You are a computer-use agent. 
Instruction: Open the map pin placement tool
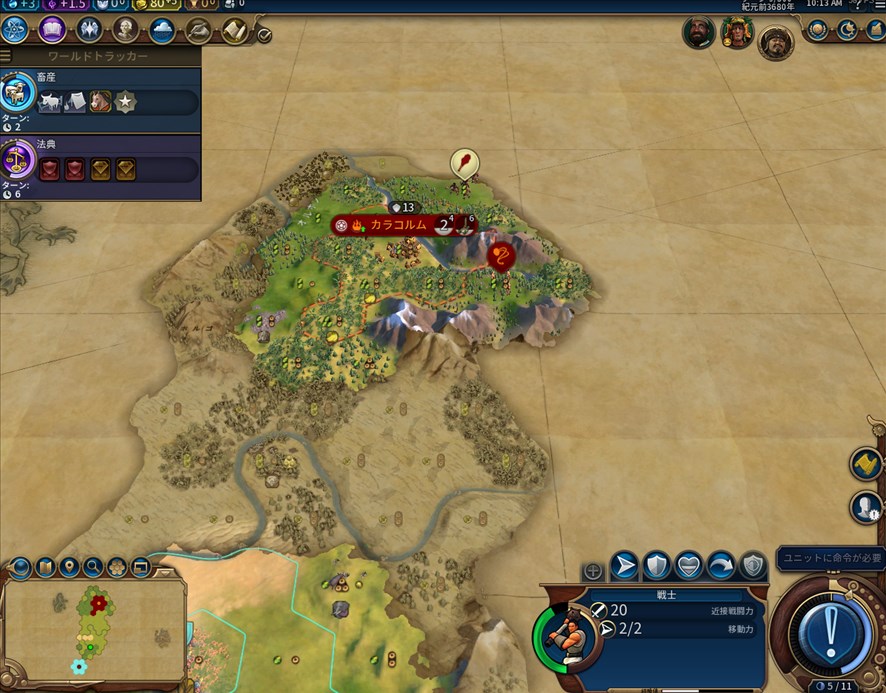coord(69,568)
